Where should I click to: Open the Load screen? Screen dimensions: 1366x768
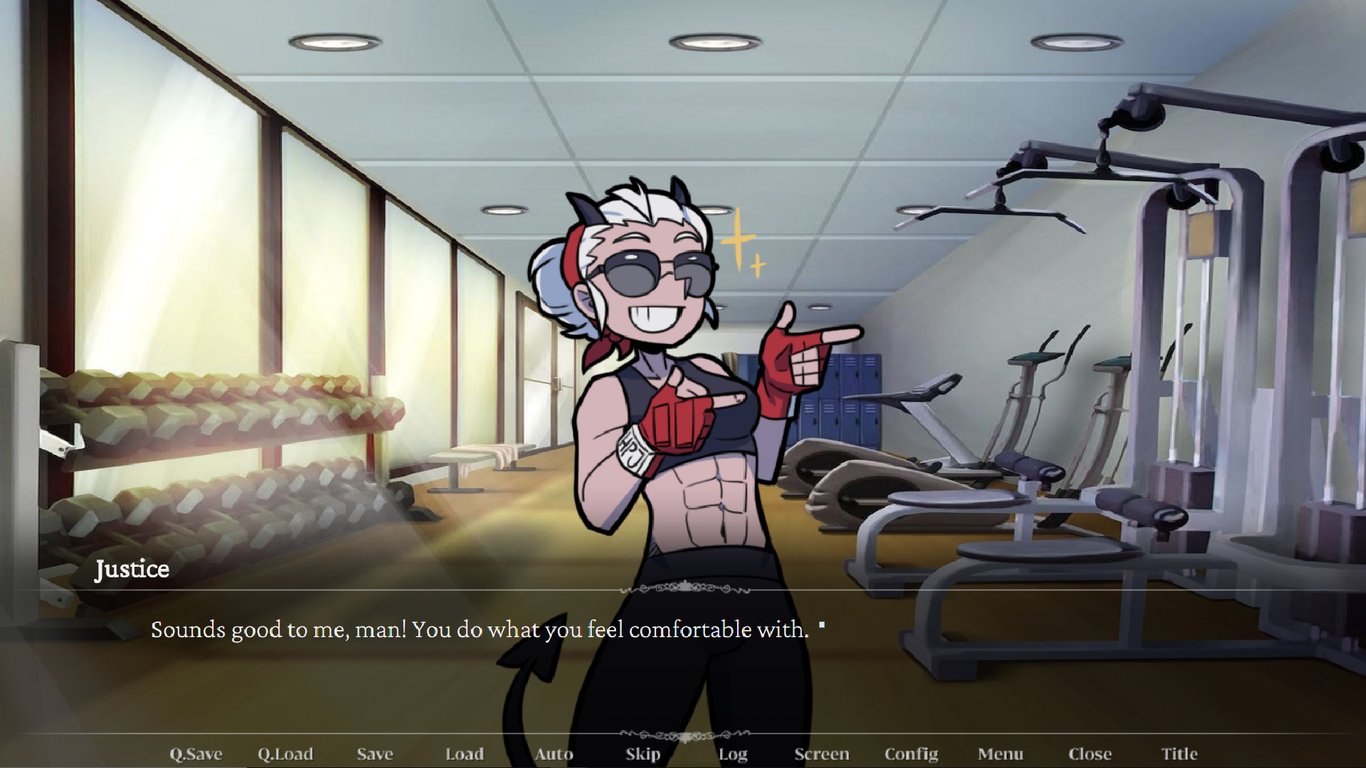tap(463, 753)
